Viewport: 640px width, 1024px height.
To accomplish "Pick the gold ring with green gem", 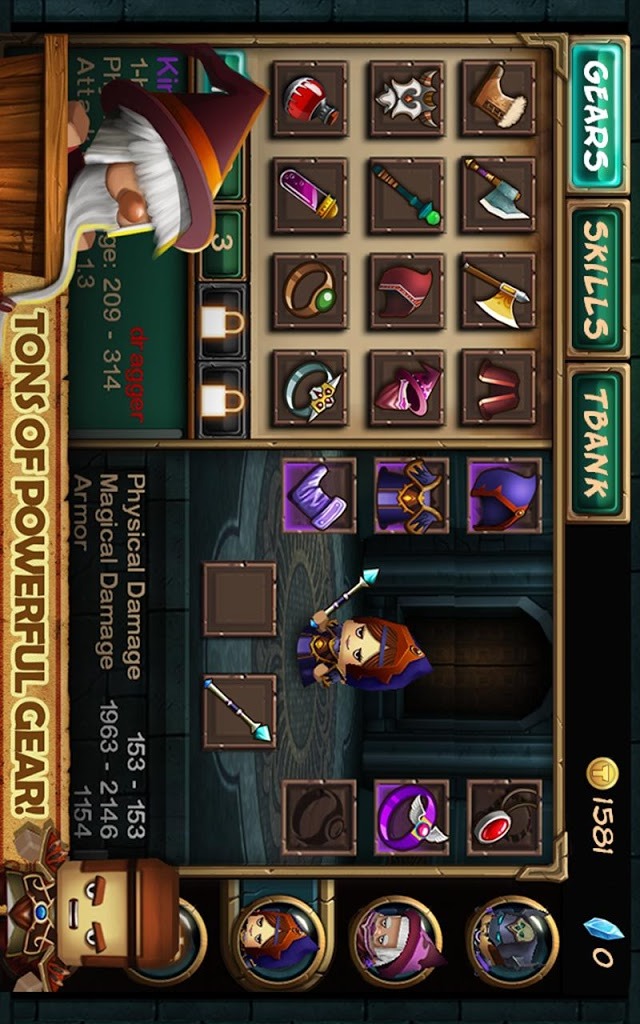I will pyautogui.click(x=310, y=291).
